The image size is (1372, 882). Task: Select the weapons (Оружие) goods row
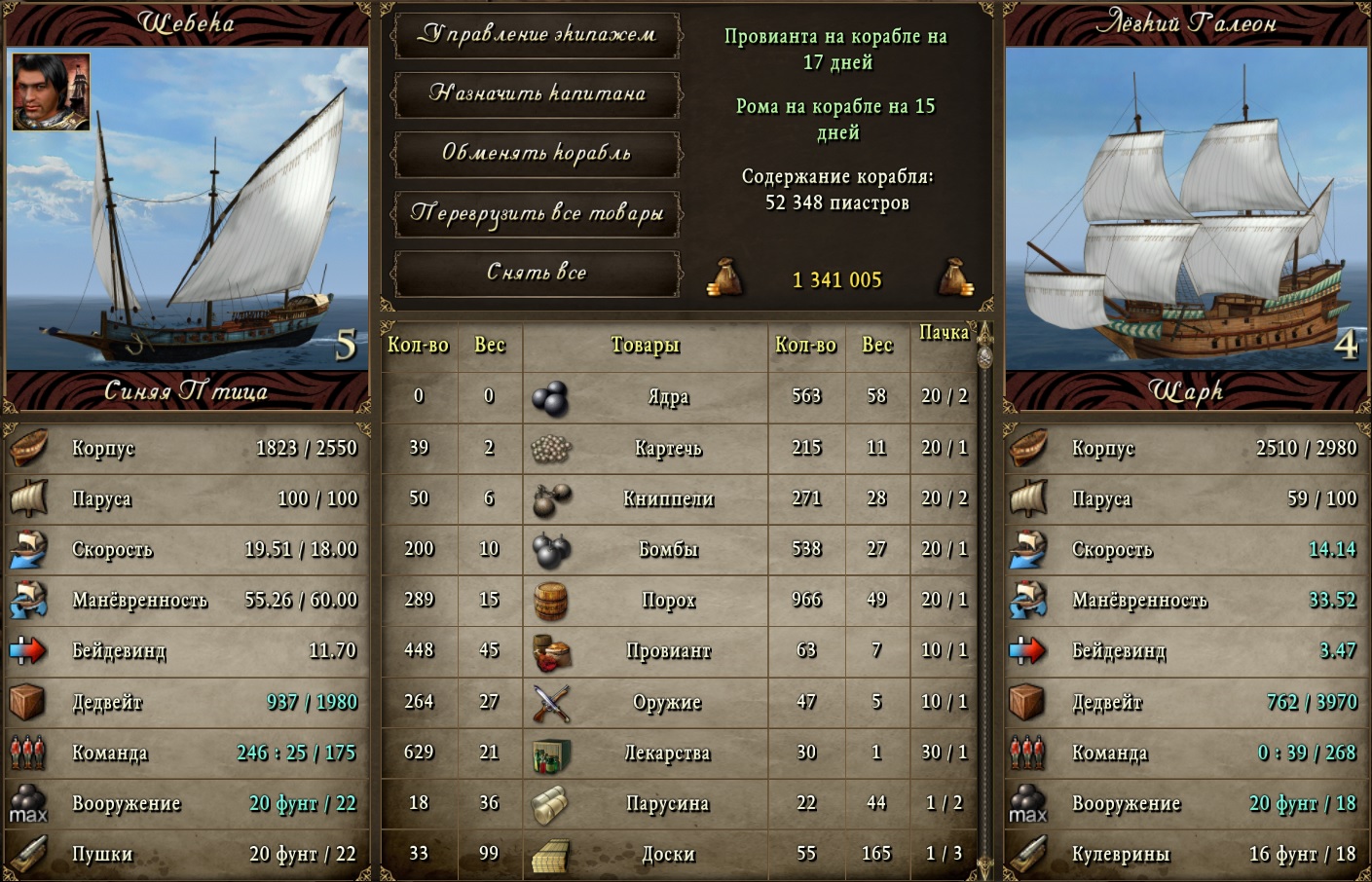pyautogui.click(x=668, y=702)
